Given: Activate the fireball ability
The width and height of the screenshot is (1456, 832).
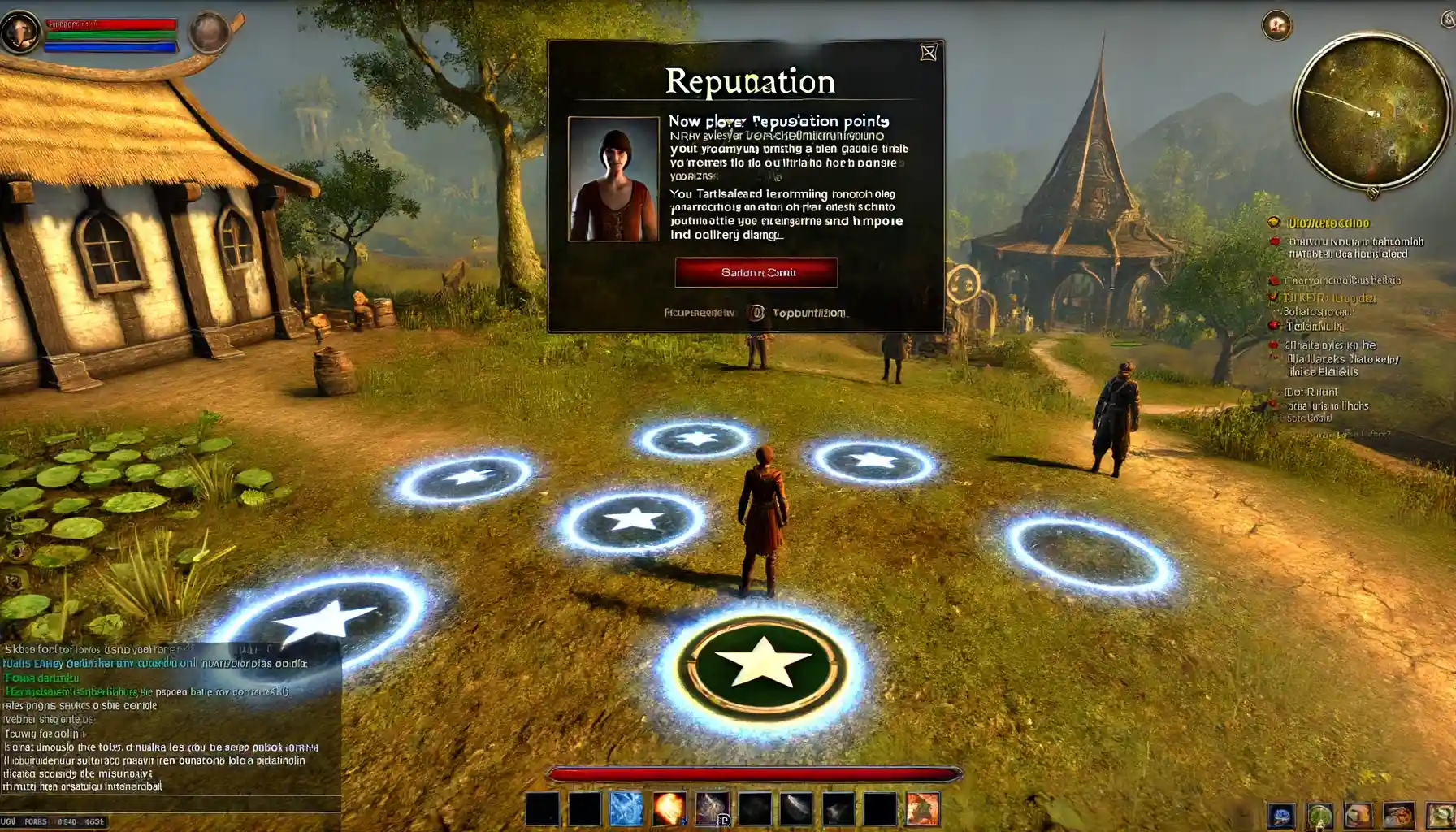Looking at the screenshot, I should point(669,809).
